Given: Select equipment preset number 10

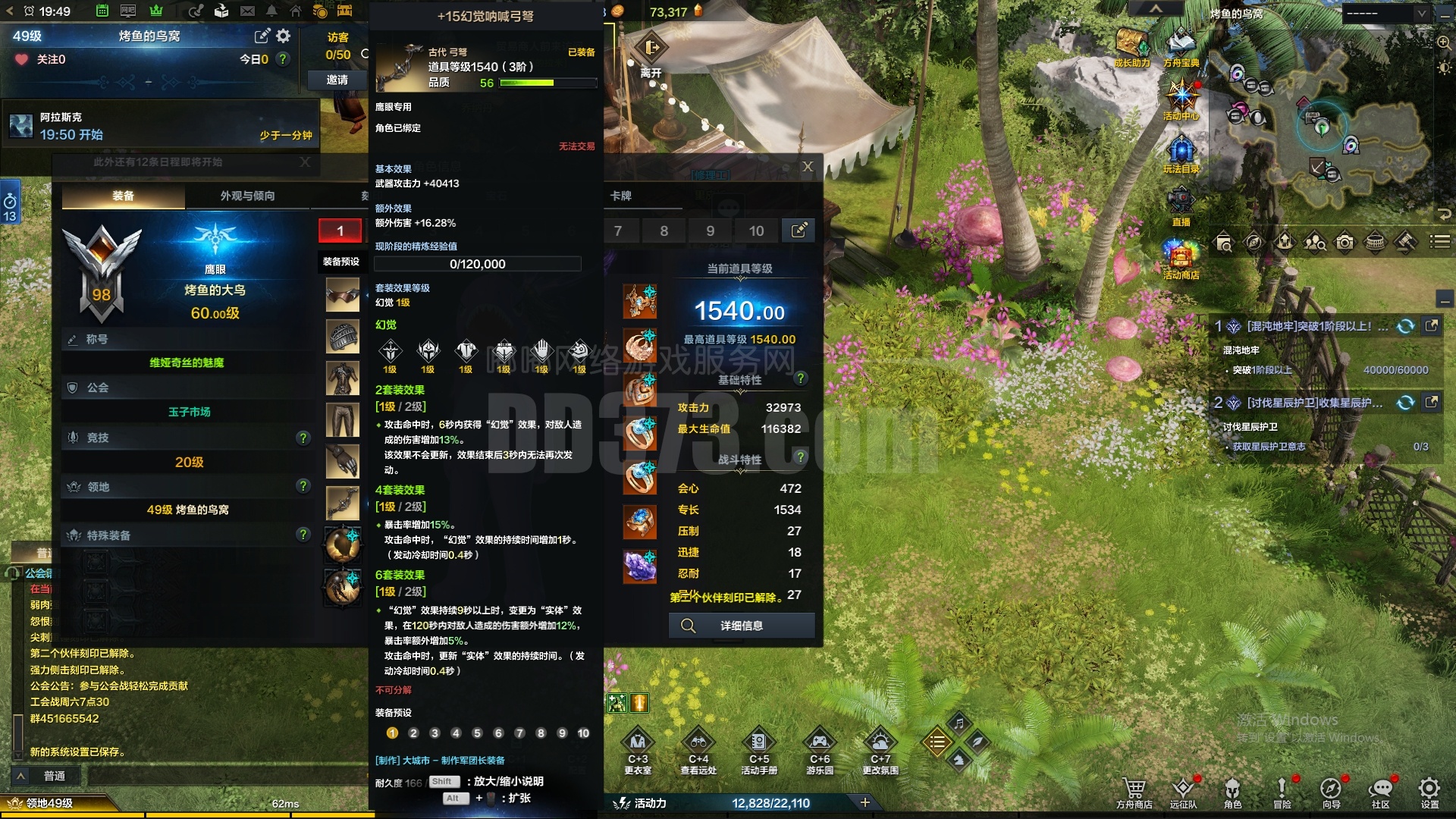Looking at the screenshot, I should click(756, 231).
